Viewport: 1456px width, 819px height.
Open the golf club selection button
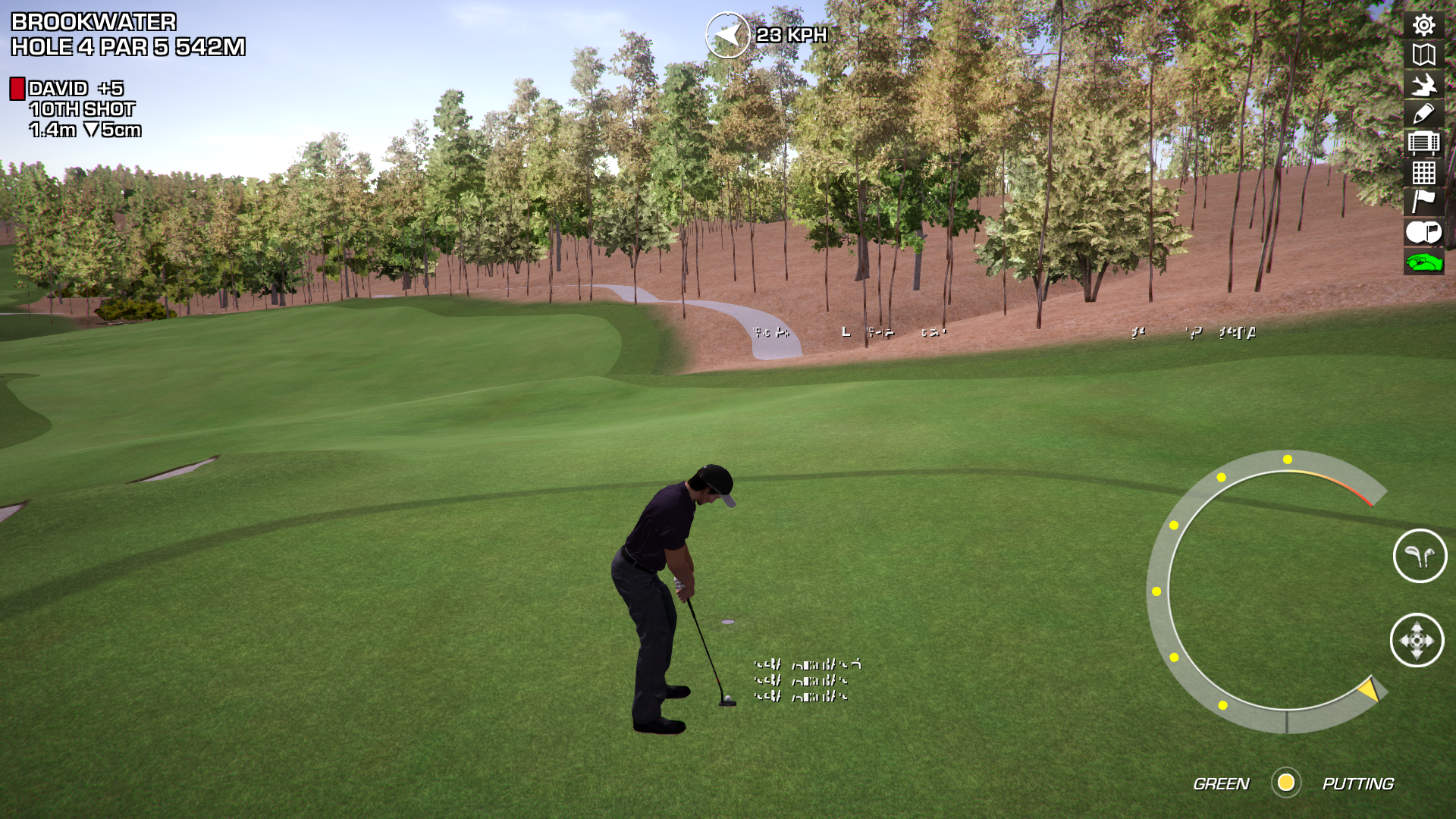pos(1420,556)
